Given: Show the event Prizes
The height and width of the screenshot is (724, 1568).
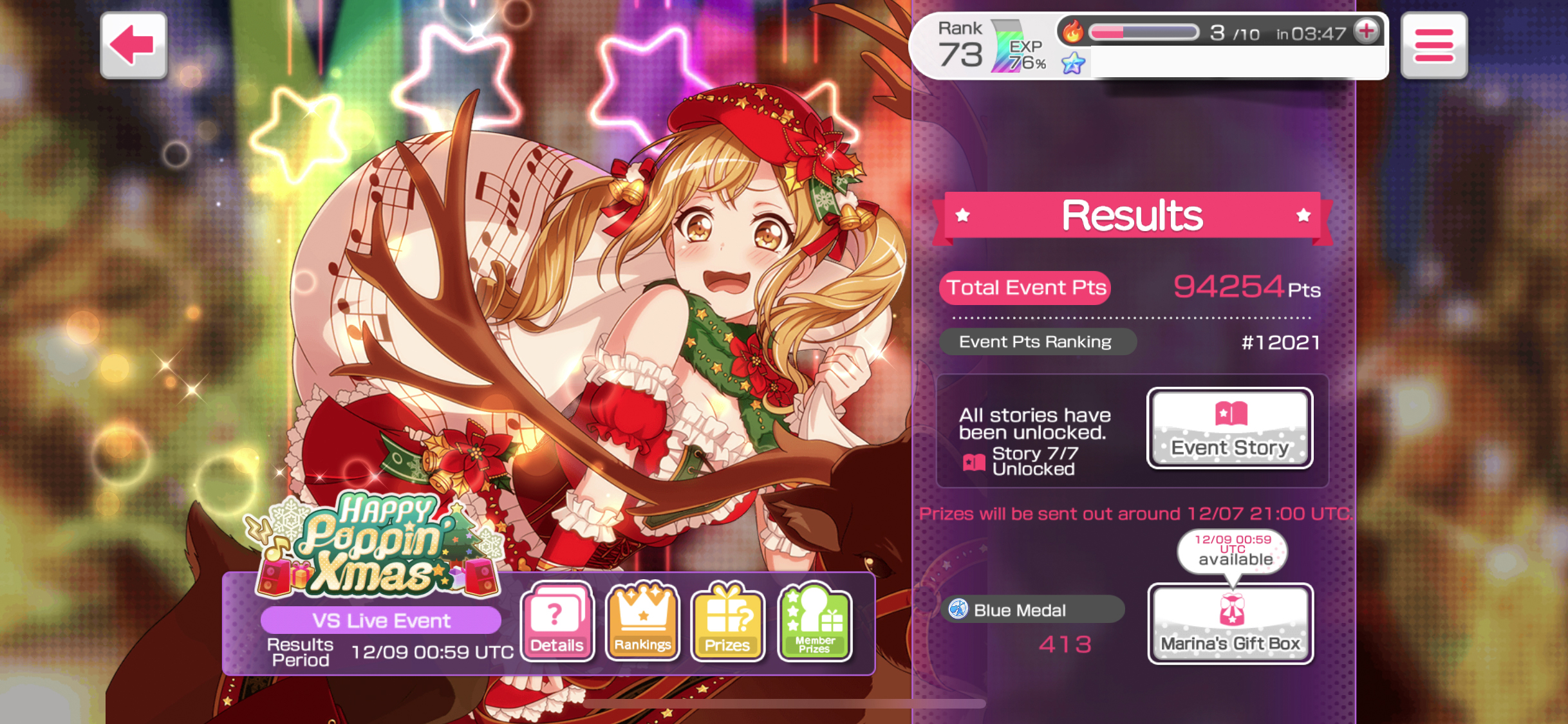Looking at the screenshot, I should click(727, 622).
